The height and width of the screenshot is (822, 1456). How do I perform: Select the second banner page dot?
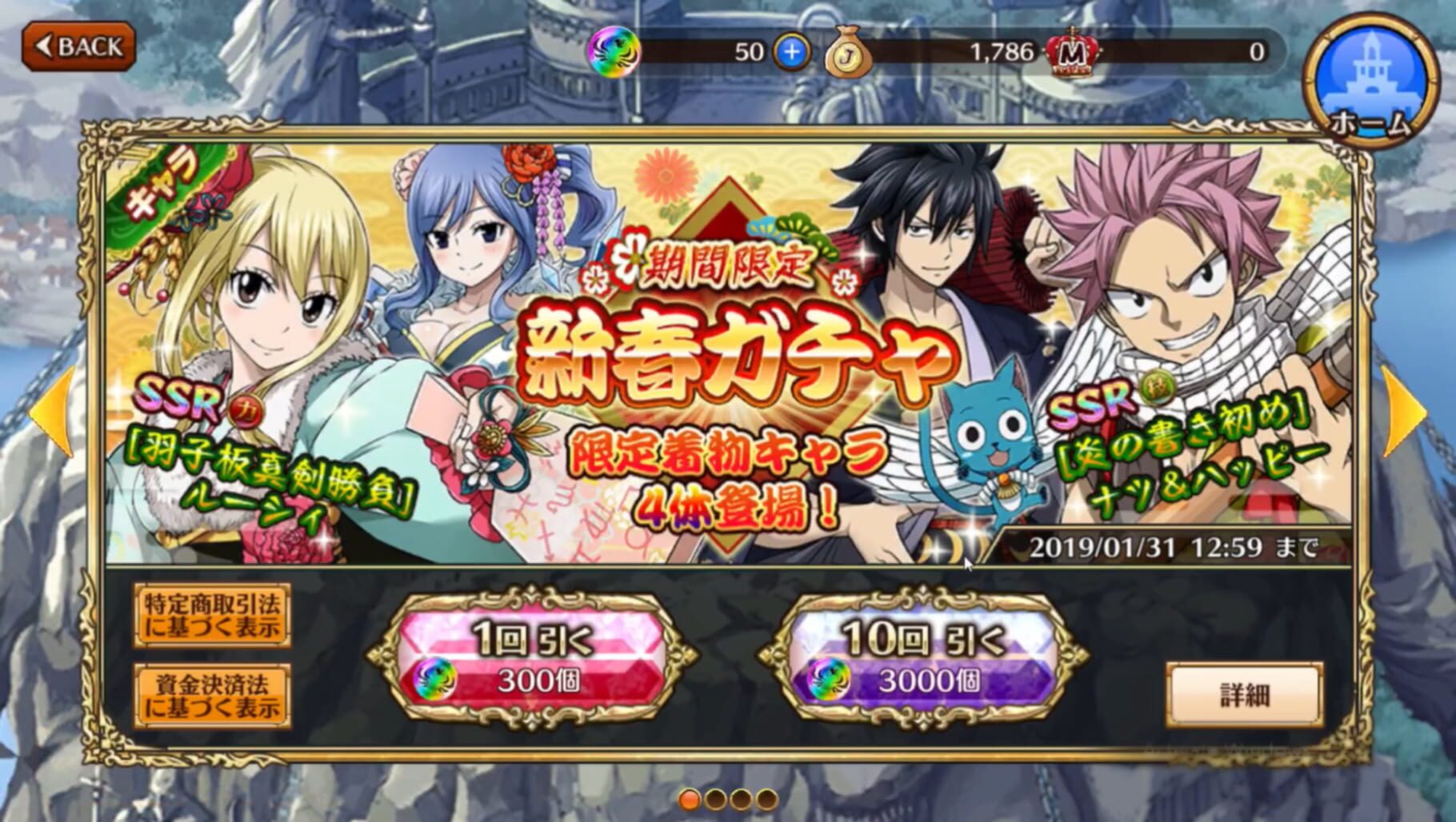[x=715, y=799]
